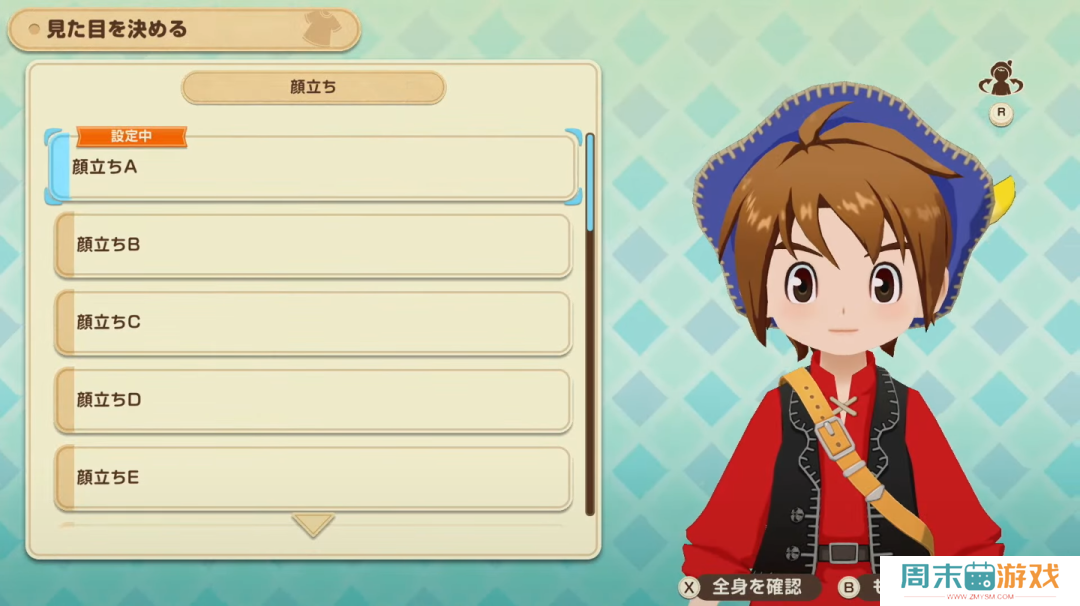Click the character rotate icon
This screenshot has width=1080, height=606.
(999, 79)
